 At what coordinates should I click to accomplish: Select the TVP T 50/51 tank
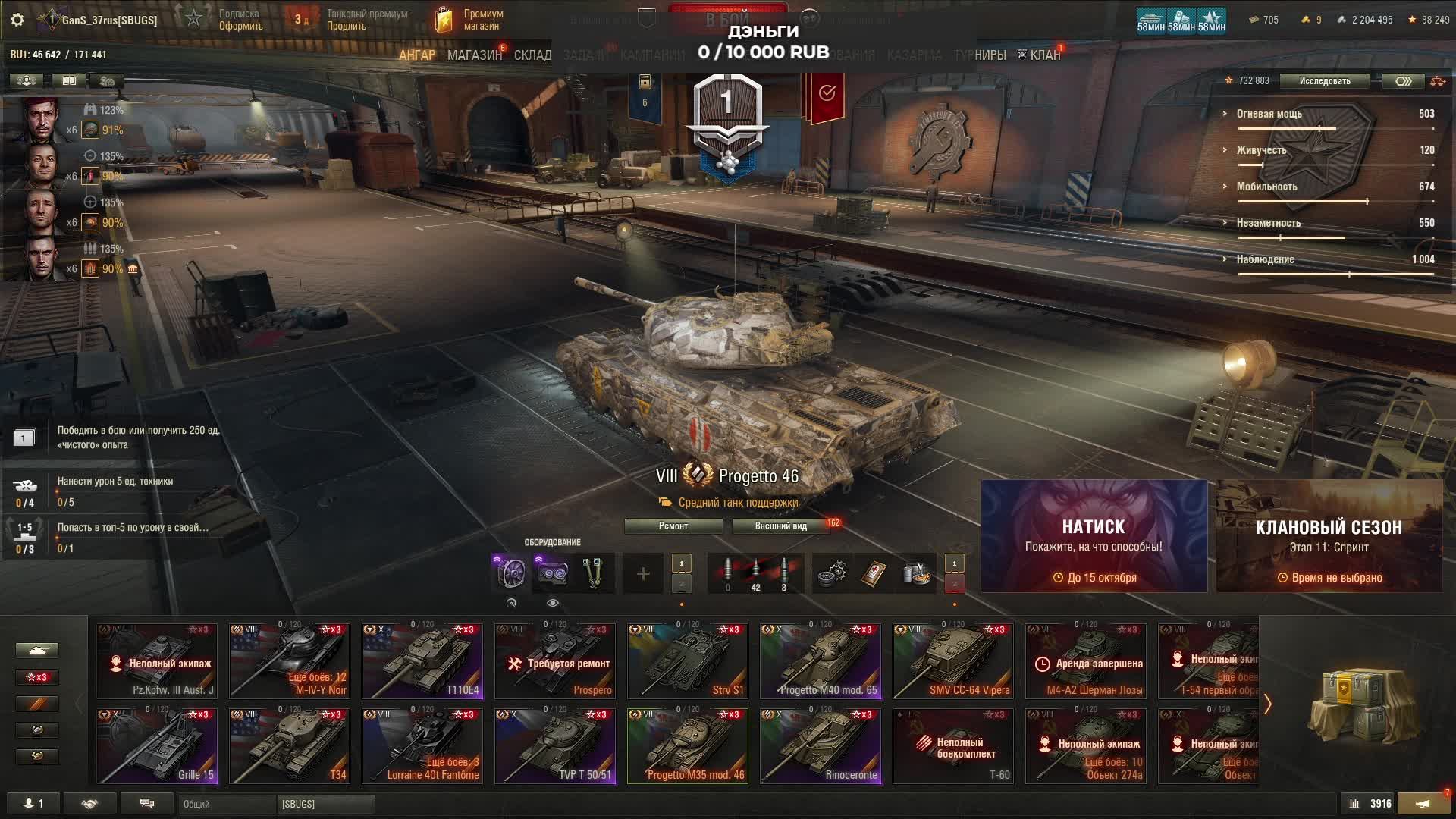555,745
